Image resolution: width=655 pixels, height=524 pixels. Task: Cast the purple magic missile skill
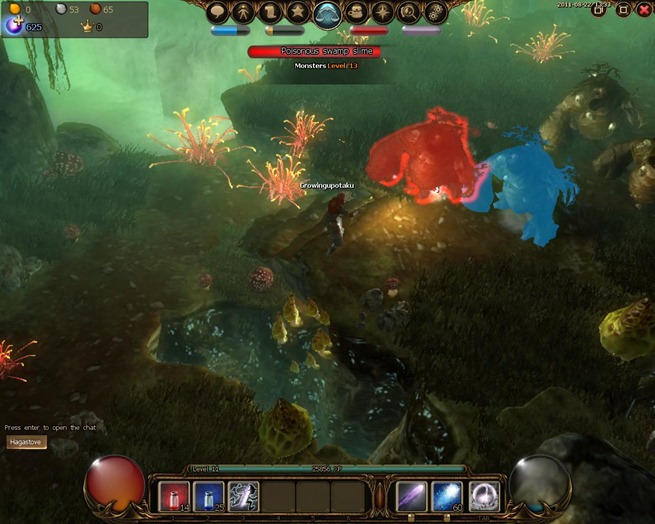(x=412, y=496)
